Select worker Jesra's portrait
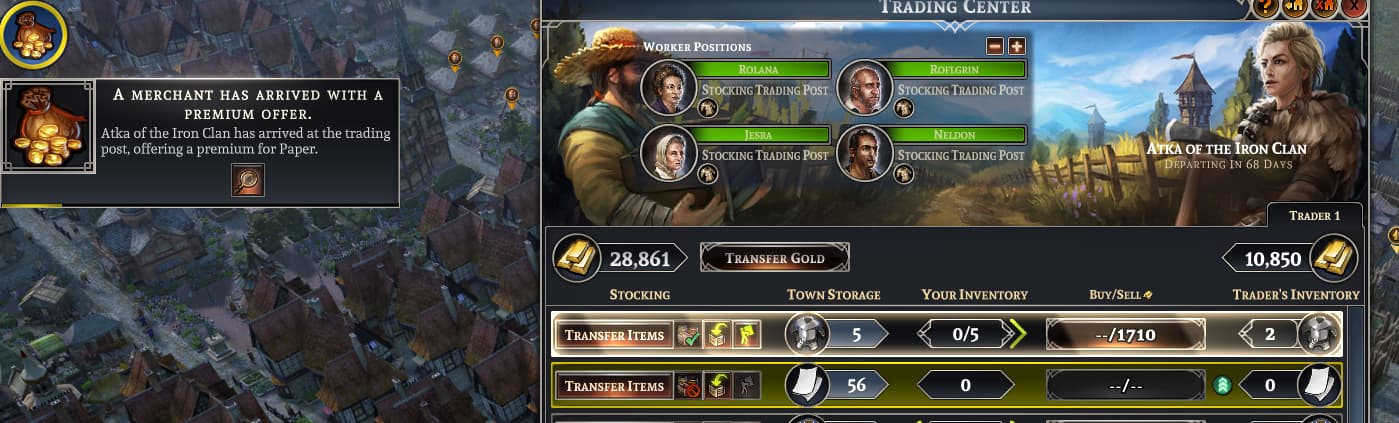The height and width of the screenshot is (423, 1399). (669, 153)
